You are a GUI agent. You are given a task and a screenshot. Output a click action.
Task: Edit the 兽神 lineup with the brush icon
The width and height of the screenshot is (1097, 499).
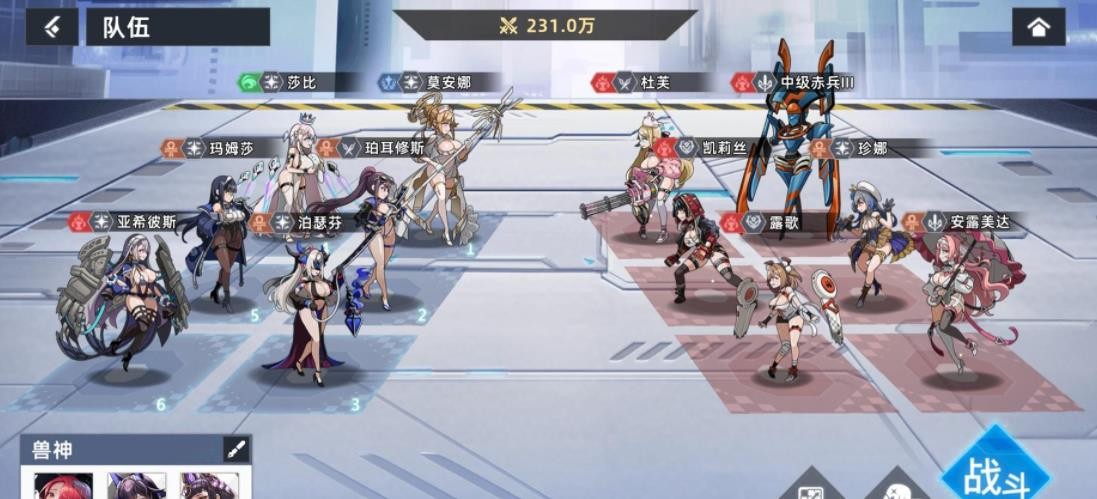click(236, 450)
